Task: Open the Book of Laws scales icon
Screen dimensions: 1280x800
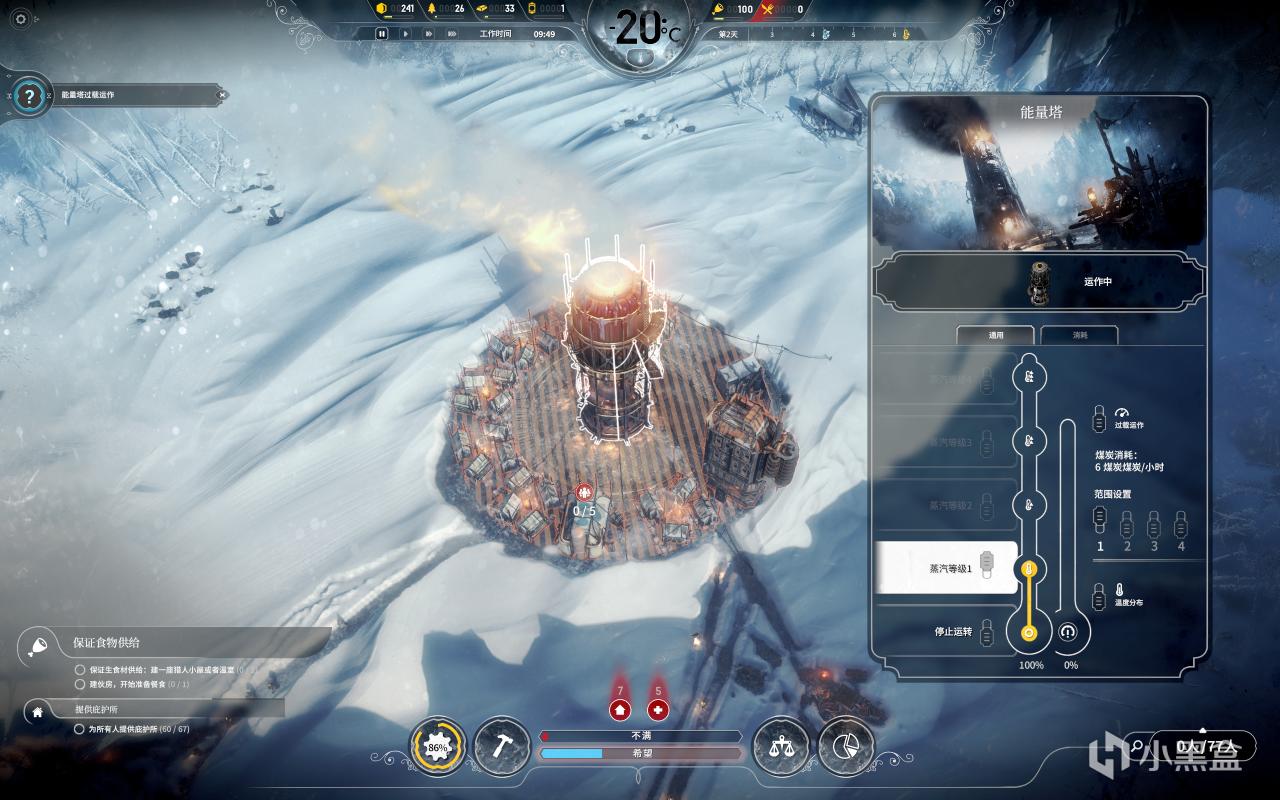Action: 780,746
